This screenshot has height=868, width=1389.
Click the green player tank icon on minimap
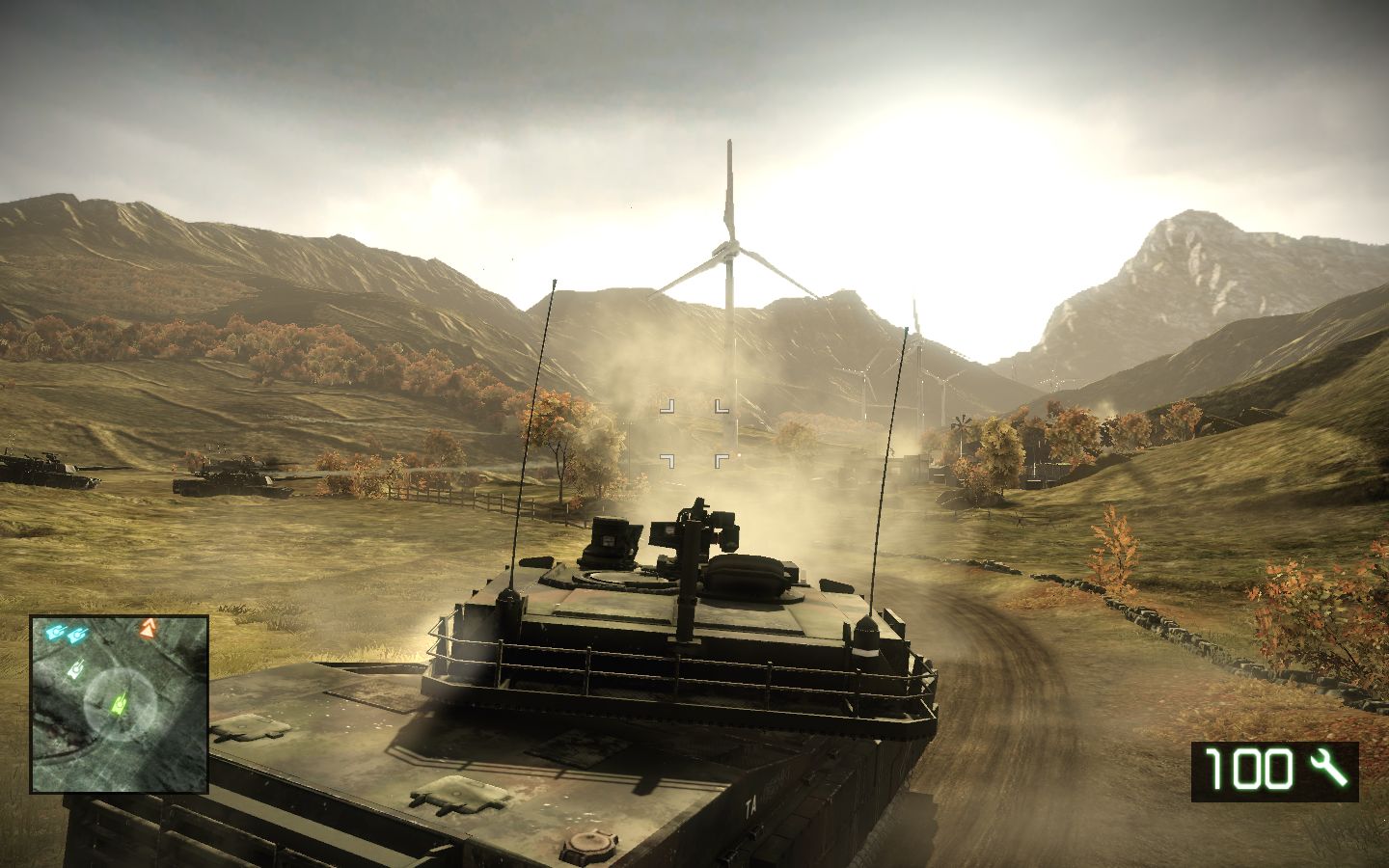(x=120, y=703)
